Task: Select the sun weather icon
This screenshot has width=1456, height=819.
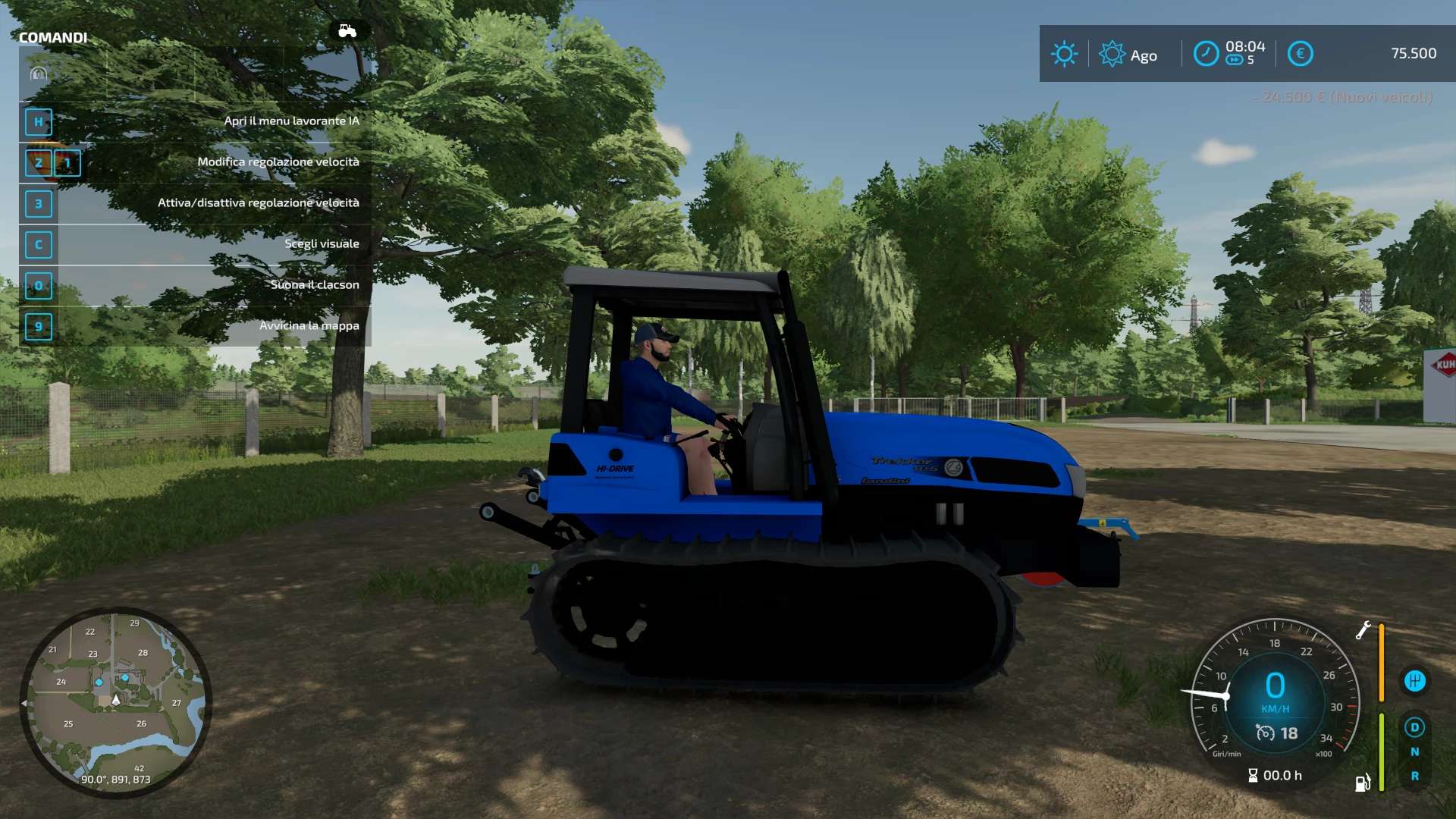Action: coord(1064,54)
